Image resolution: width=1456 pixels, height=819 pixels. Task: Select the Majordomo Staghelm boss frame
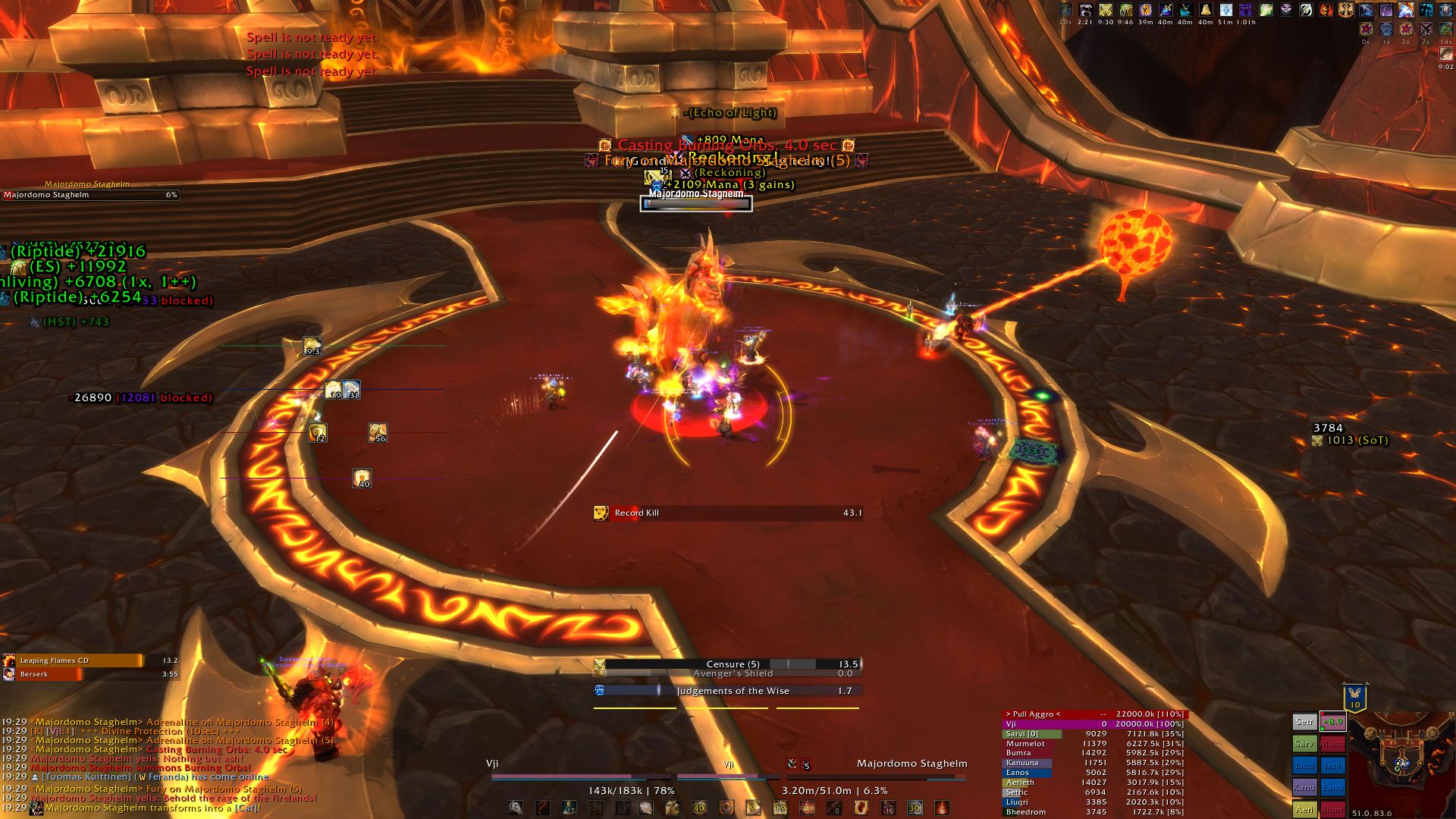(89, 195)
